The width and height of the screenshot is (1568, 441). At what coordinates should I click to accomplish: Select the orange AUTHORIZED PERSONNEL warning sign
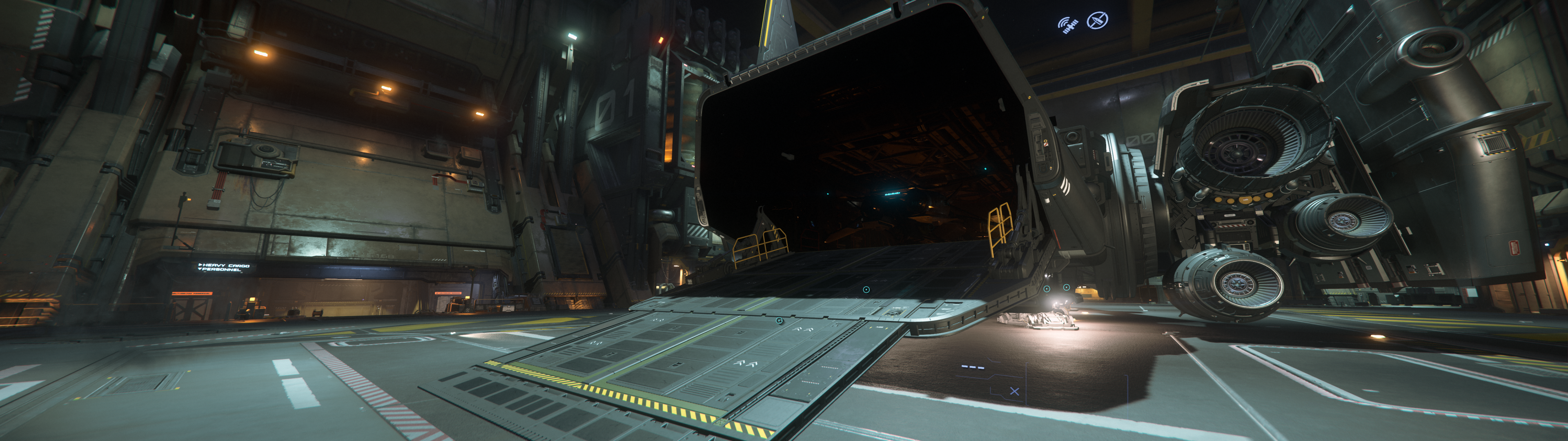[x=192, y=293]
